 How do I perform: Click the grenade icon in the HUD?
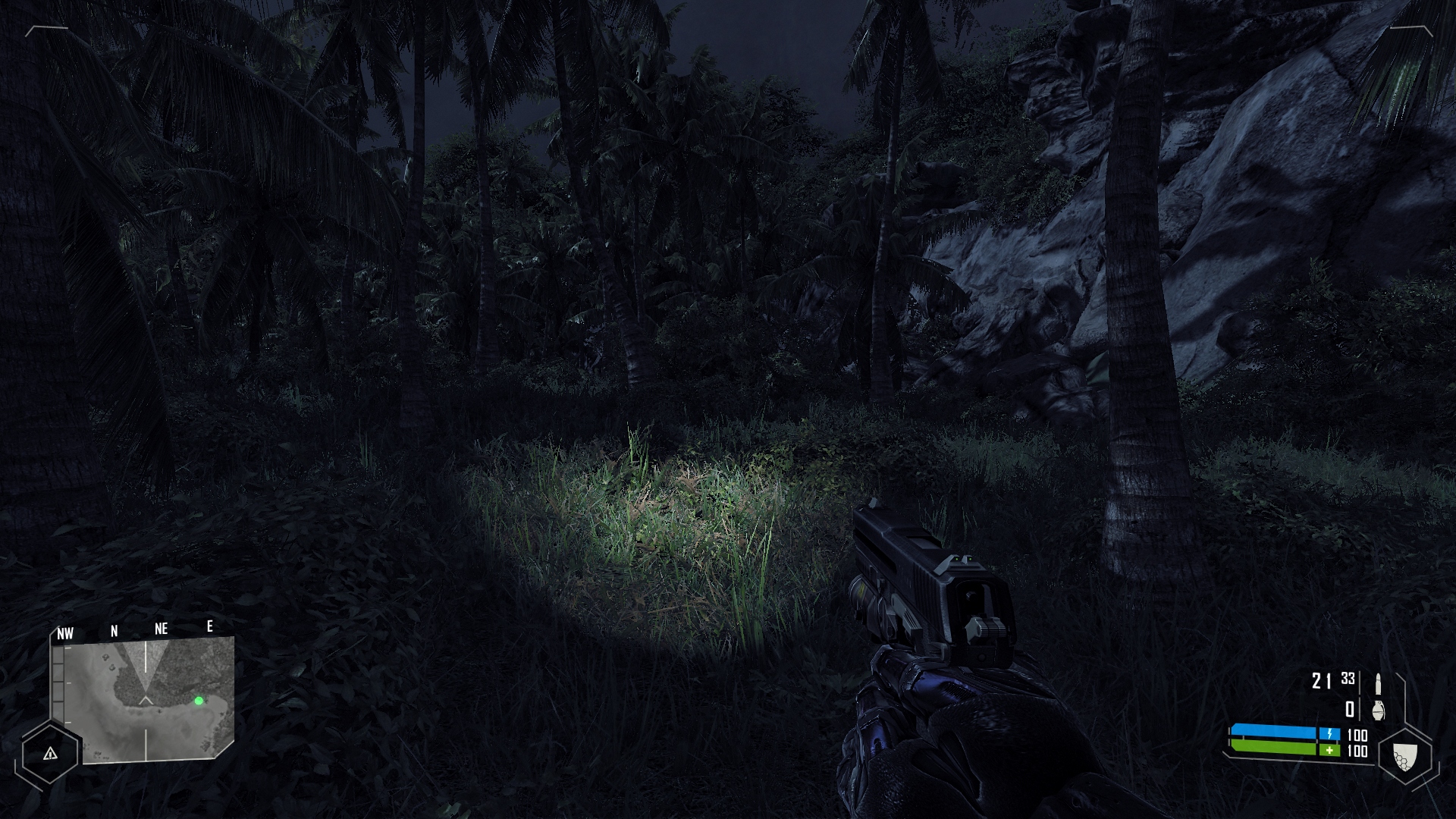click(1380, 711)
